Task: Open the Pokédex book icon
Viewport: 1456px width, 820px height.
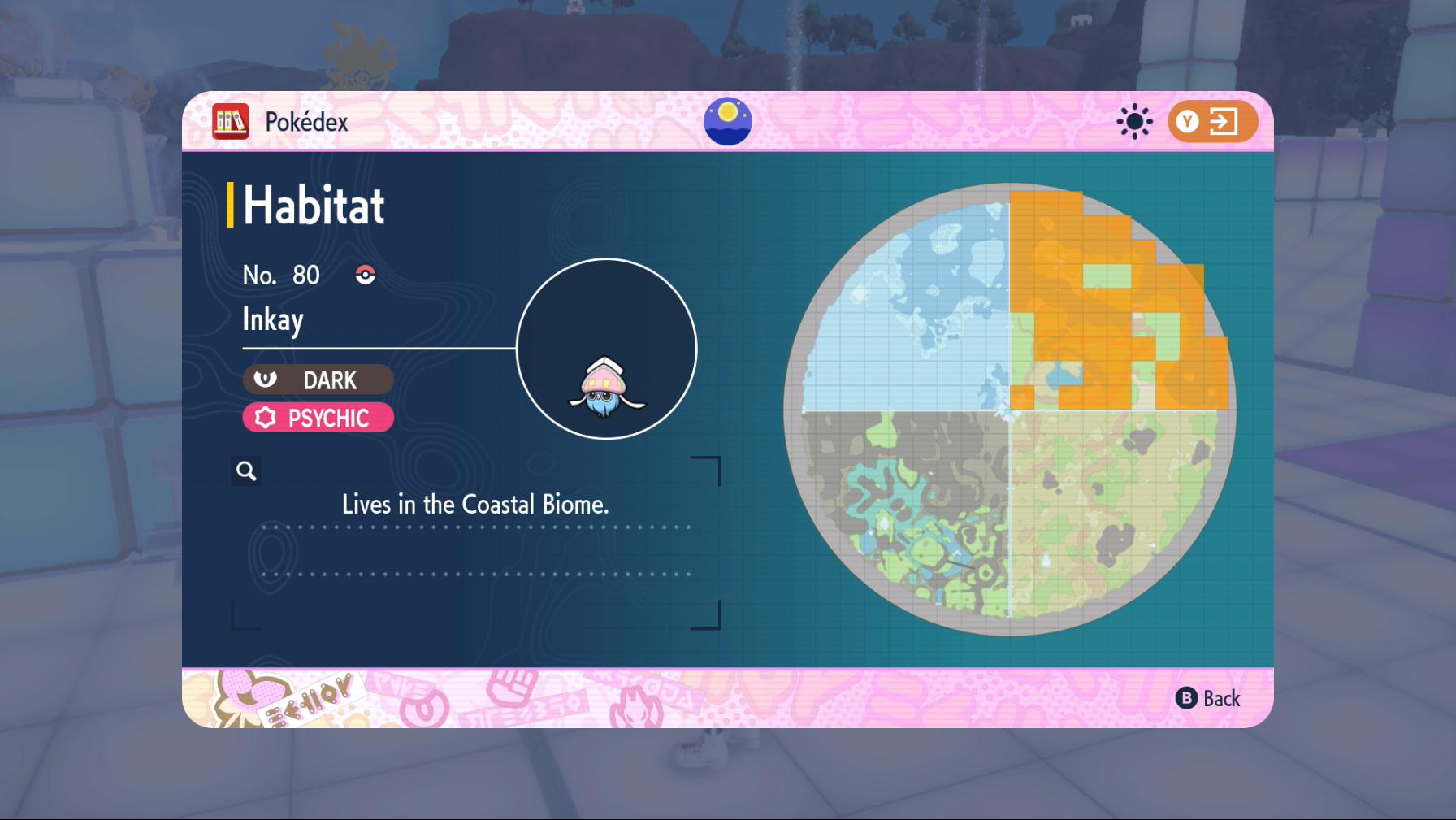Action: tap(231, 120)
